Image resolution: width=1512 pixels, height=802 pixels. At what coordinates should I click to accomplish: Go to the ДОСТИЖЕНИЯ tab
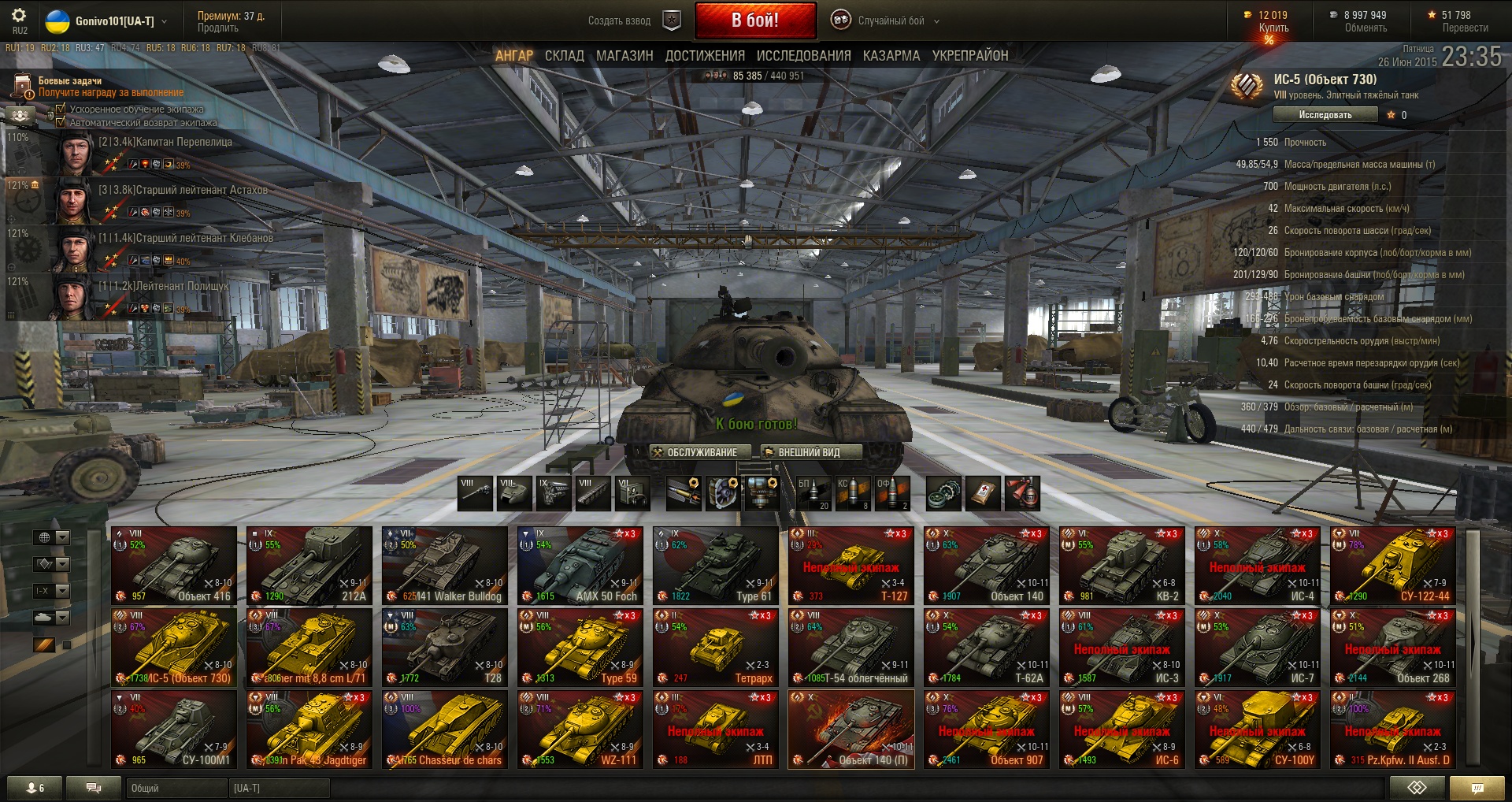coord(705,56)
